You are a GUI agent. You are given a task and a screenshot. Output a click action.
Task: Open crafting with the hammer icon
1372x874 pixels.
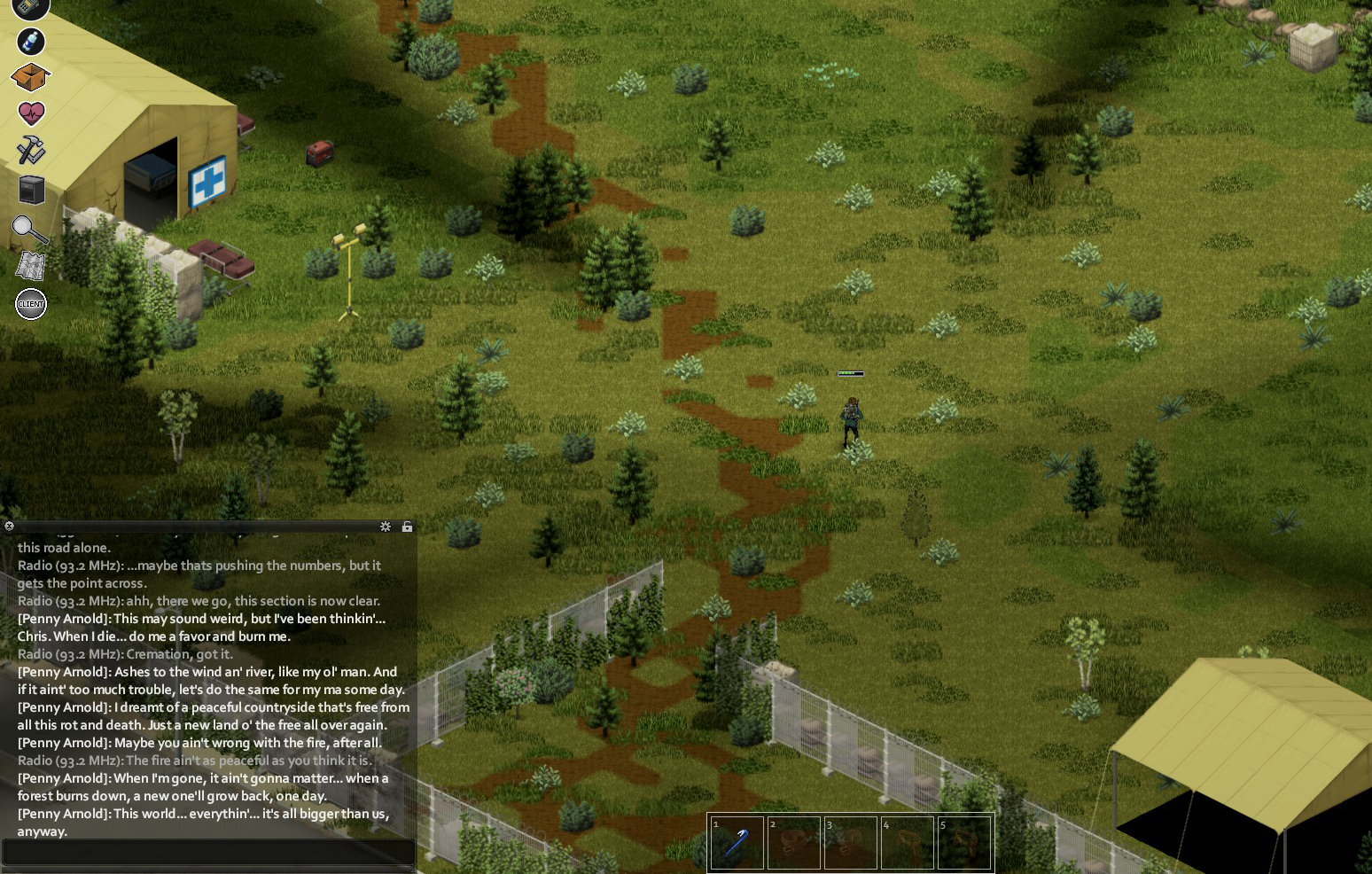click(31, 150)
